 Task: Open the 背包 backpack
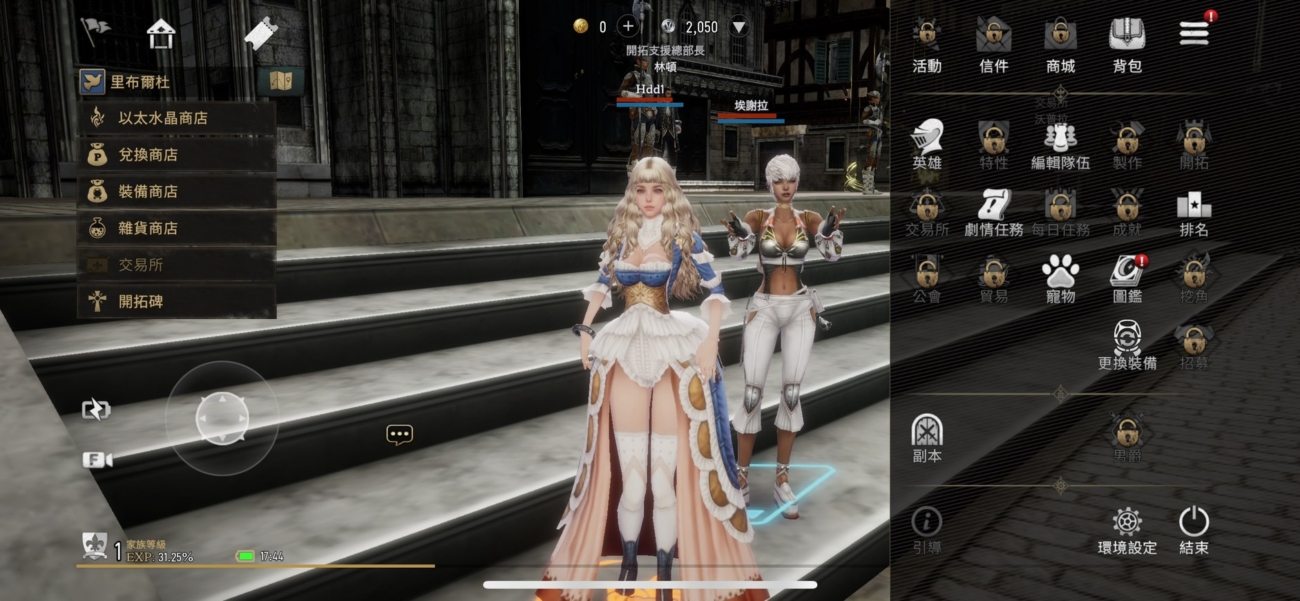pos(1127,44)
